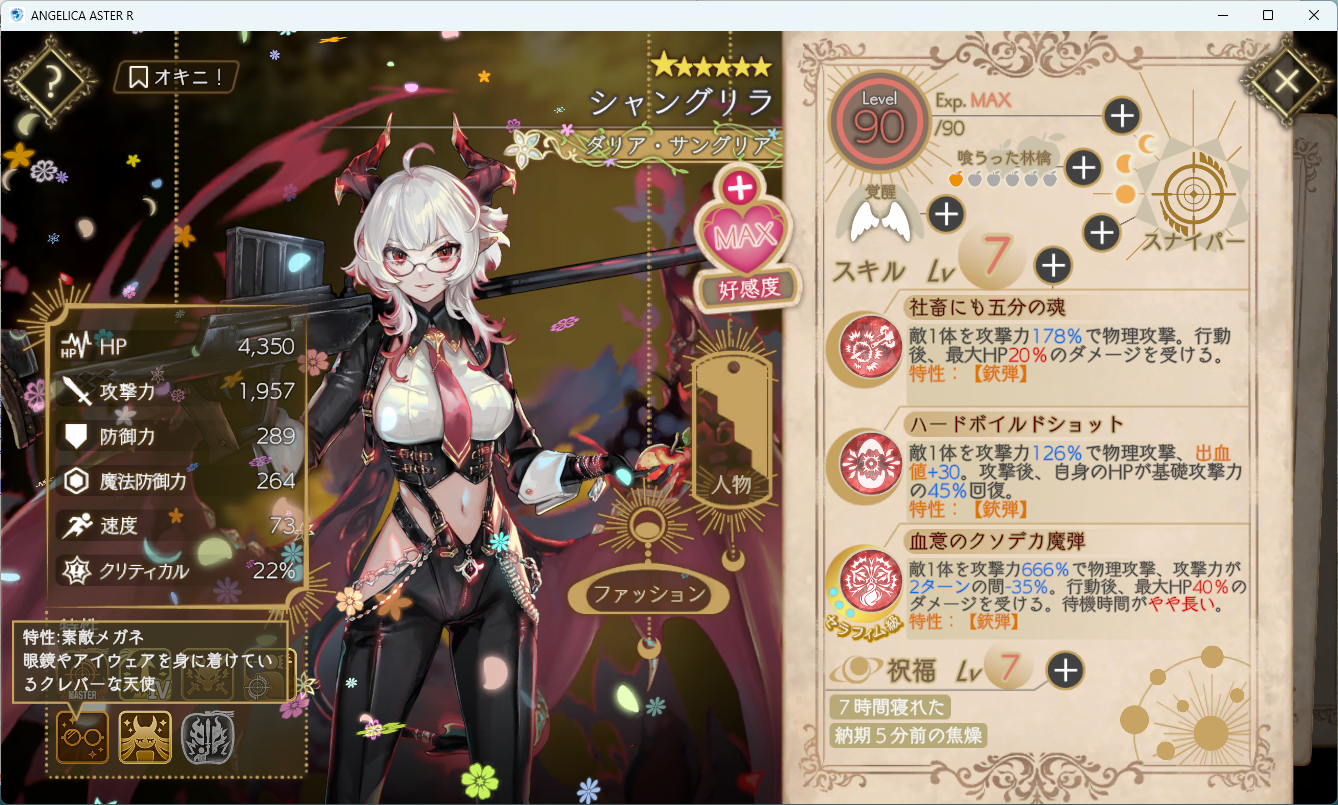Upgrade 祝福 blessing with its plus button
The image size is (1338, 805).
[x=1066, y=669]
